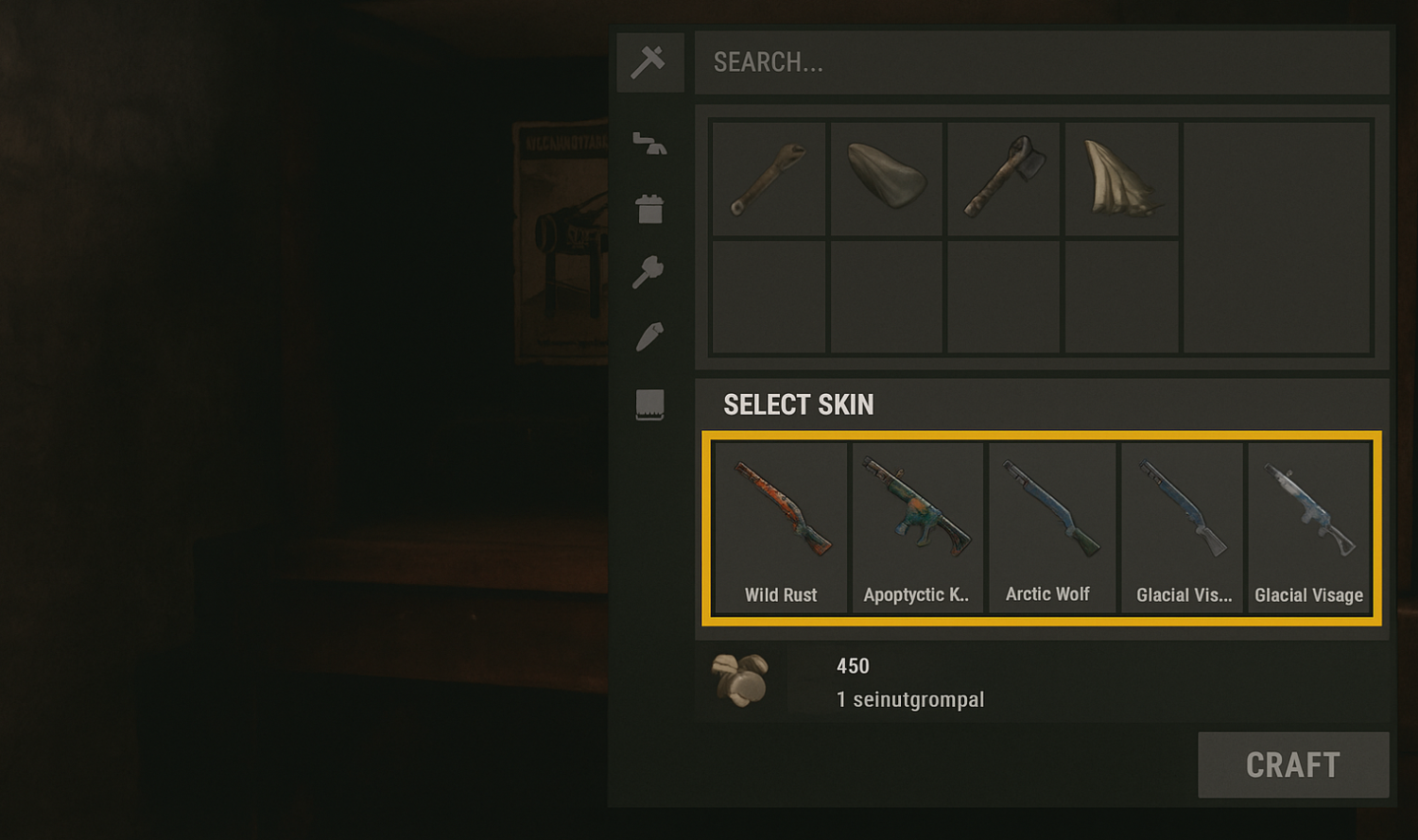Screen dimensions: 1418x840
Task: Select the stone hatchet recipe
Action: tap(1003, 178)
